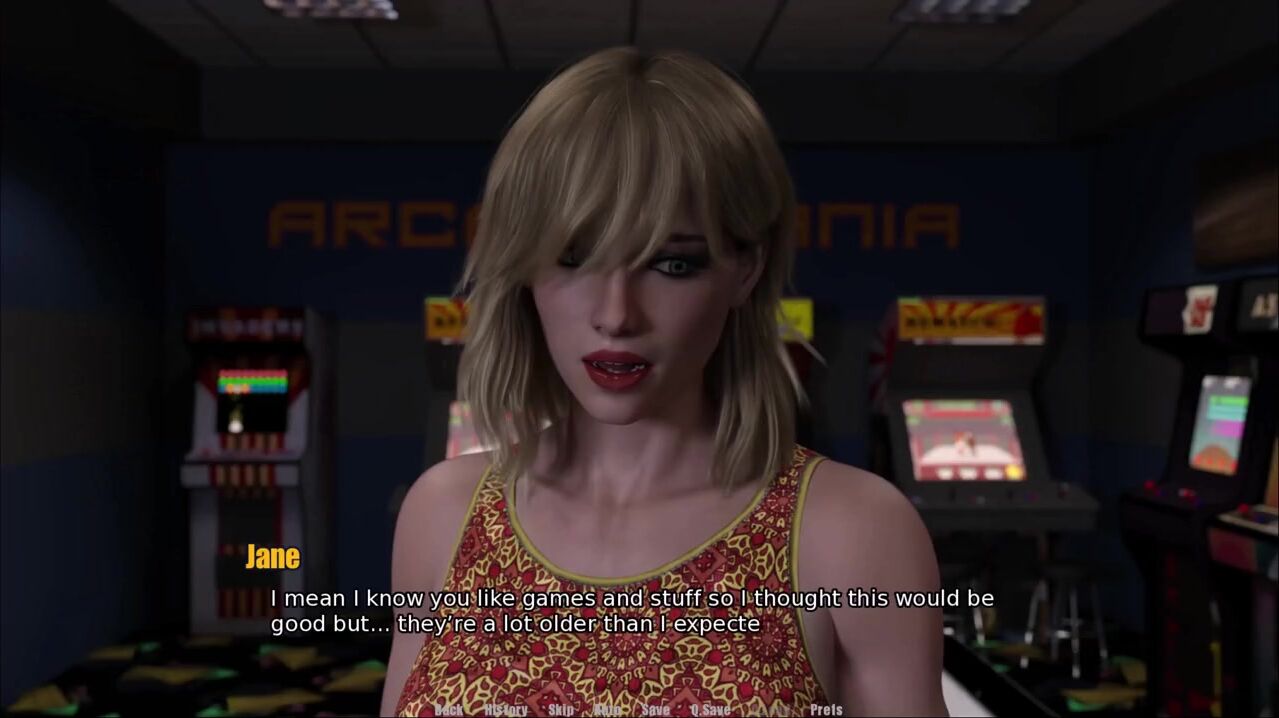The width and height of the screenshot is (1279, 718).
Task: Toggle Auto dialogue advance
Action: coord(607,709)
